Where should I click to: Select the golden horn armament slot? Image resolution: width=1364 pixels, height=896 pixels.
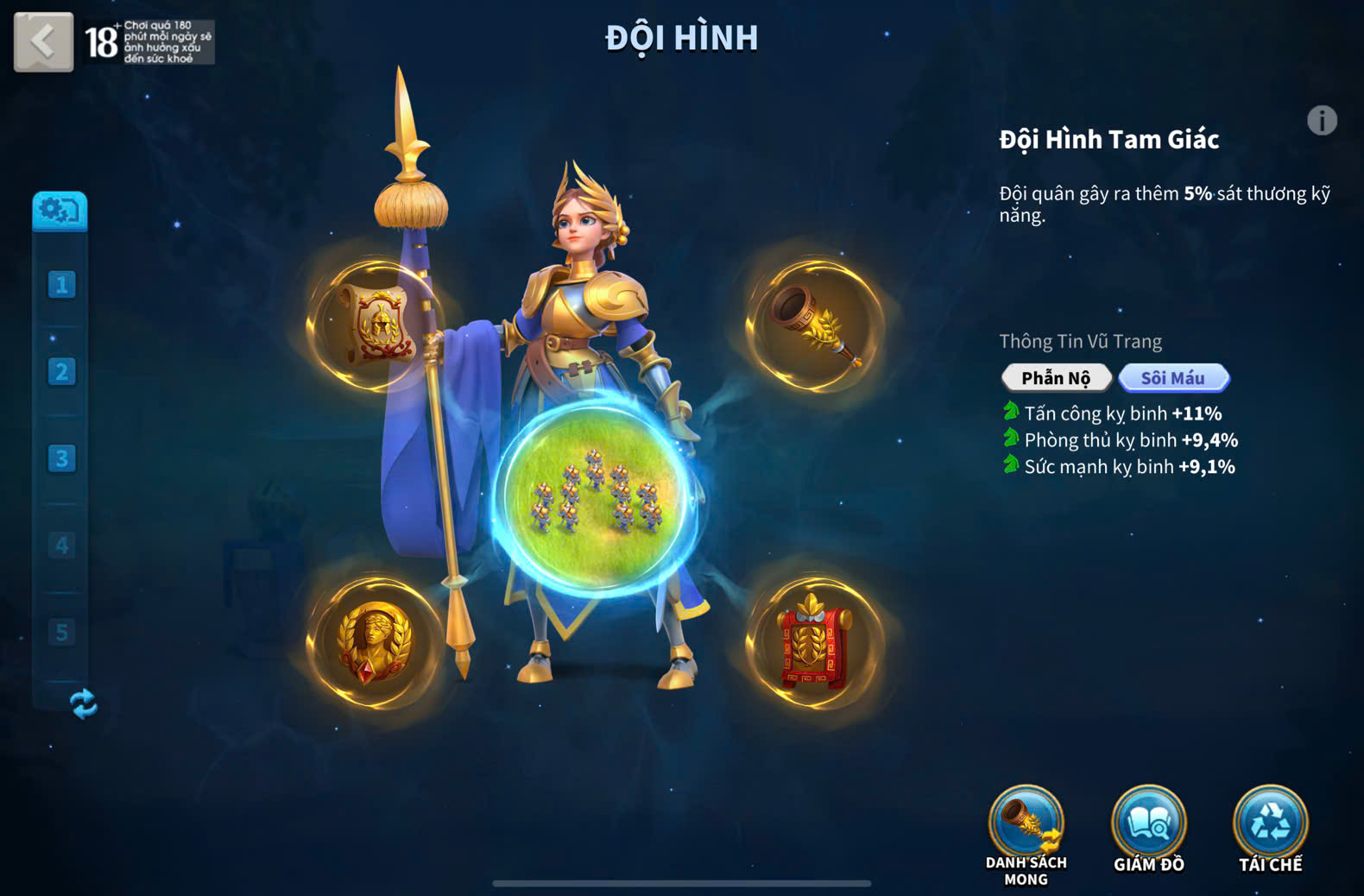click(814, 325)
